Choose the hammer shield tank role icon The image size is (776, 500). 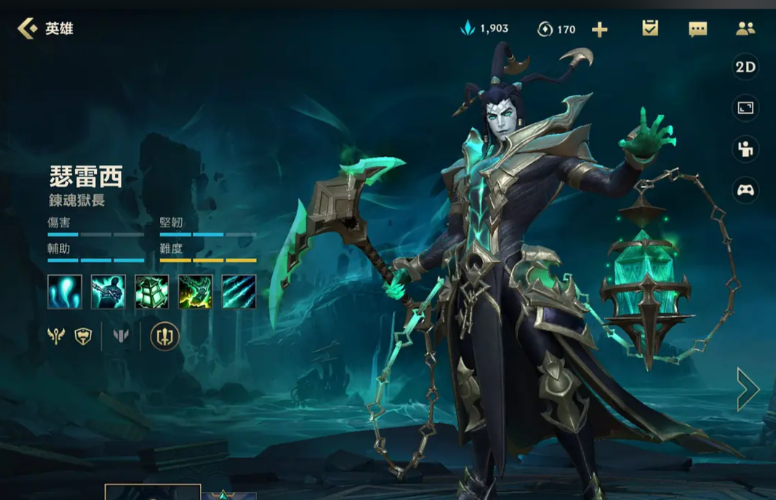click(83, 336)
